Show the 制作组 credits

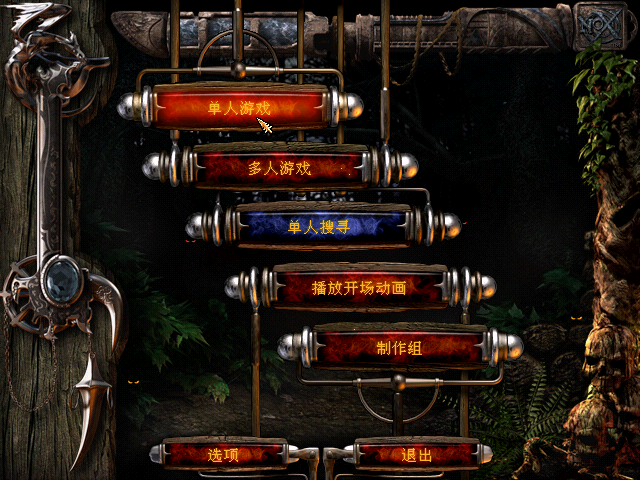399,348
